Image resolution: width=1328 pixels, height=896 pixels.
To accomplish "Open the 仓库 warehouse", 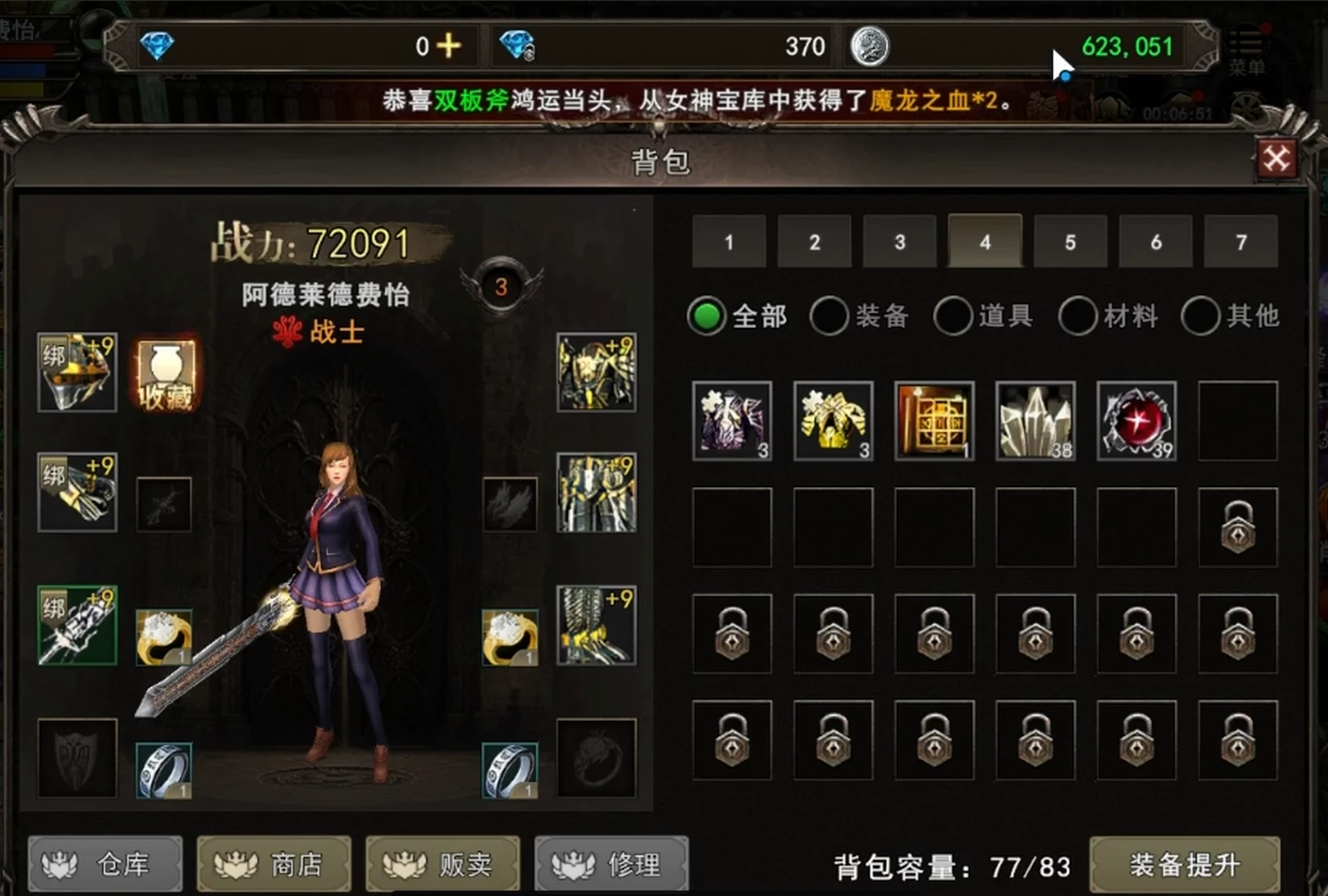I will pyautogui.click(x=104, y=864).
